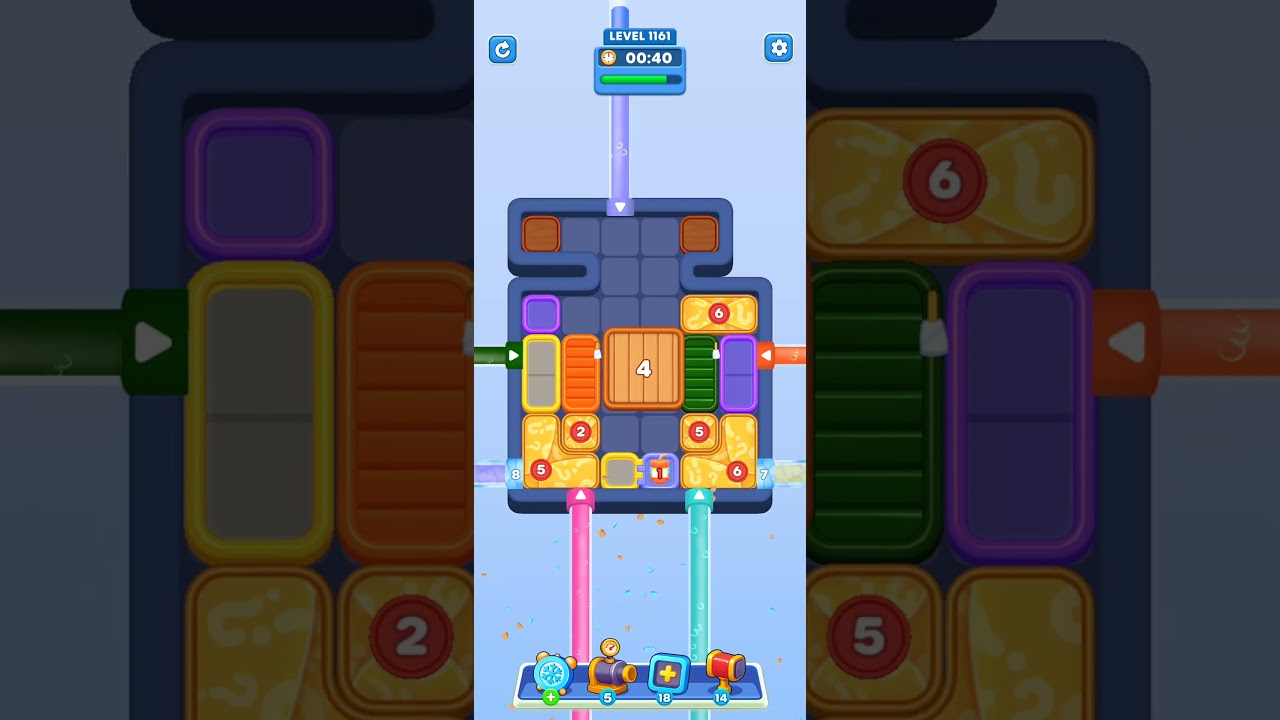This screenshot has width=1280, height=720.
Task: Toggle the small purple block on the board
Action: [541, 313]
